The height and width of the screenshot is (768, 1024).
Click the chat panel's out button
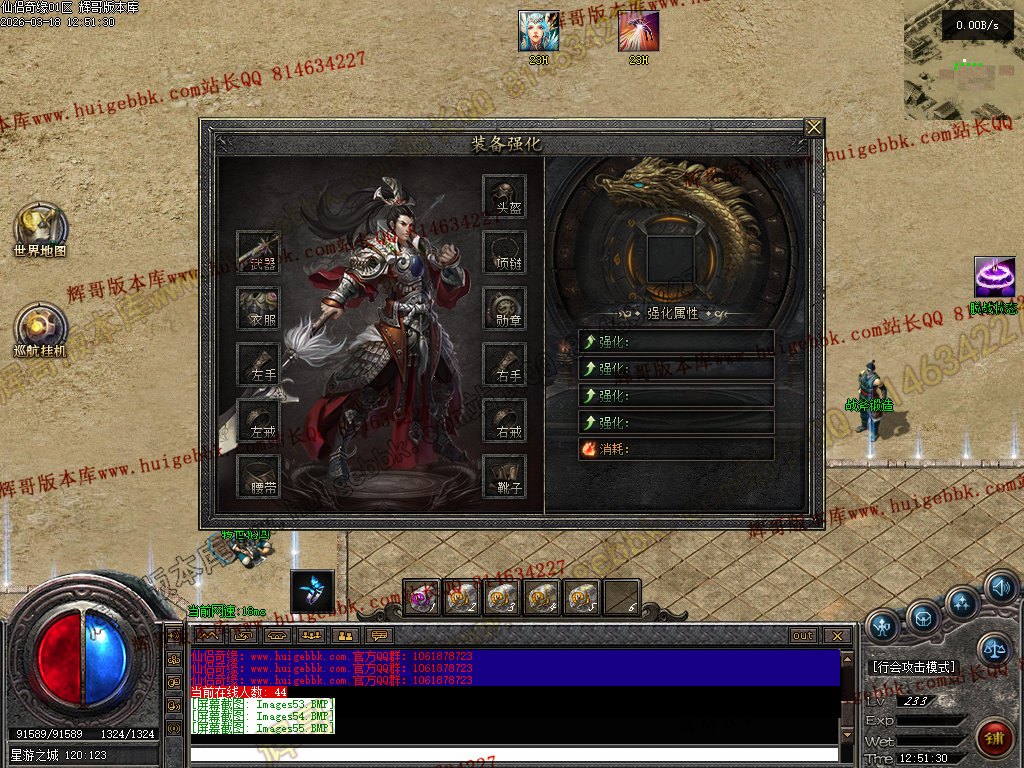[803, 636]
